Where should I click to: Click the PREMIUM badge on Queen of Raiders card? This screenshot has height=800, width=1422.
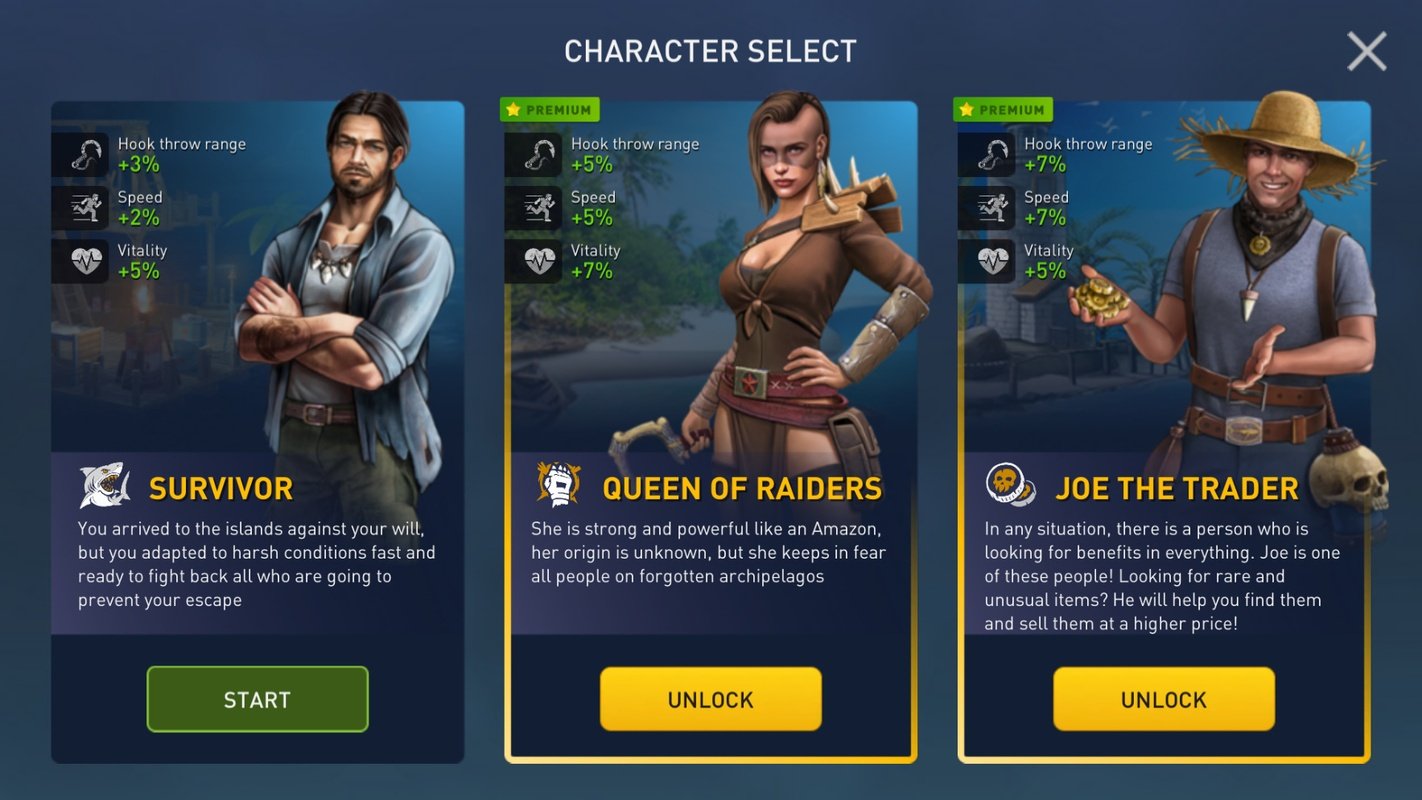549,109
